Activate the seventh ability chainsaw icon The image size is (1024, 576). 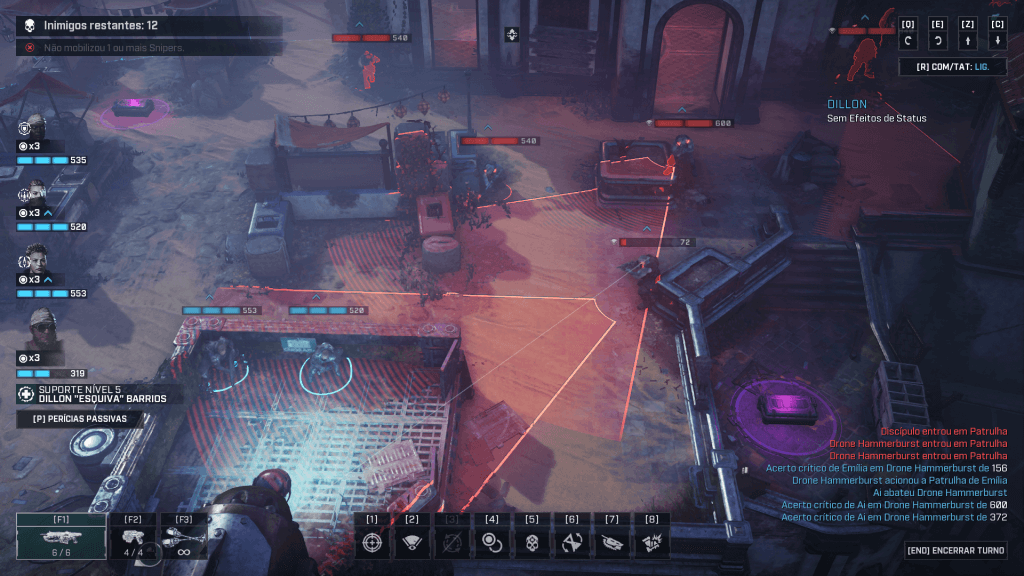(x=612, y=542)
